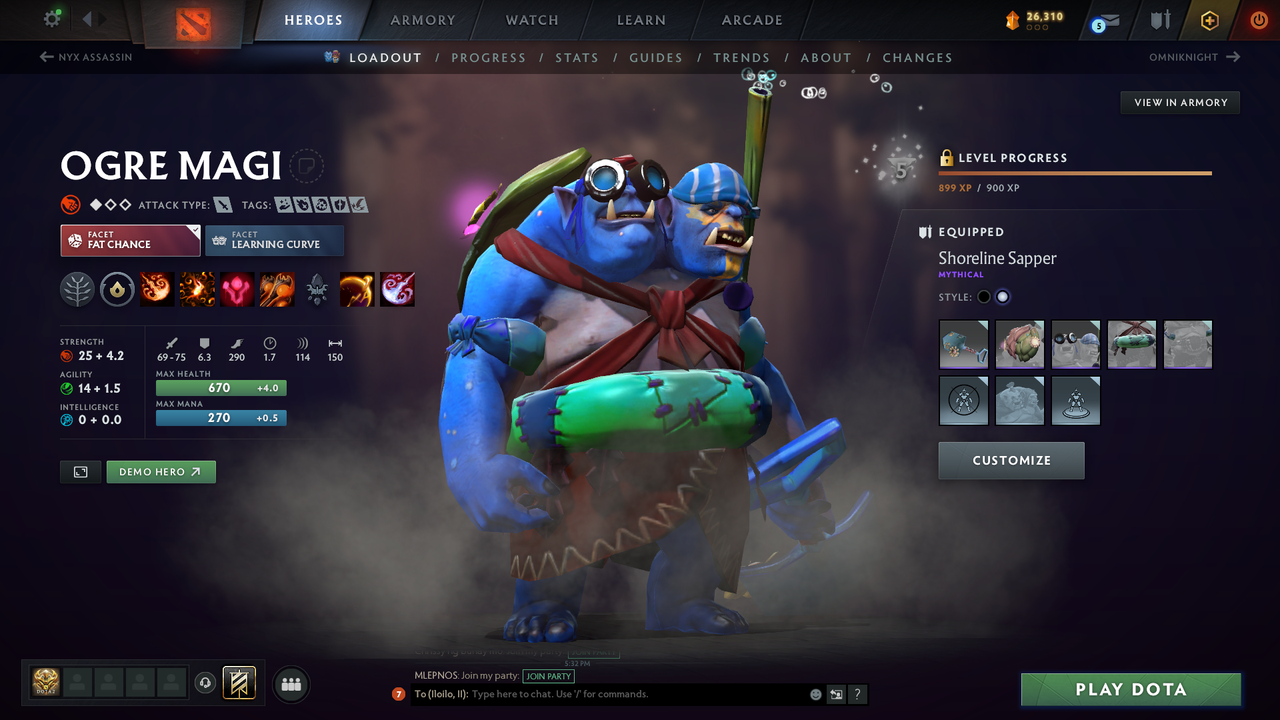Select the Learning Curve facet
Screen dimensions: 1280x720
[x=275, y=241]
